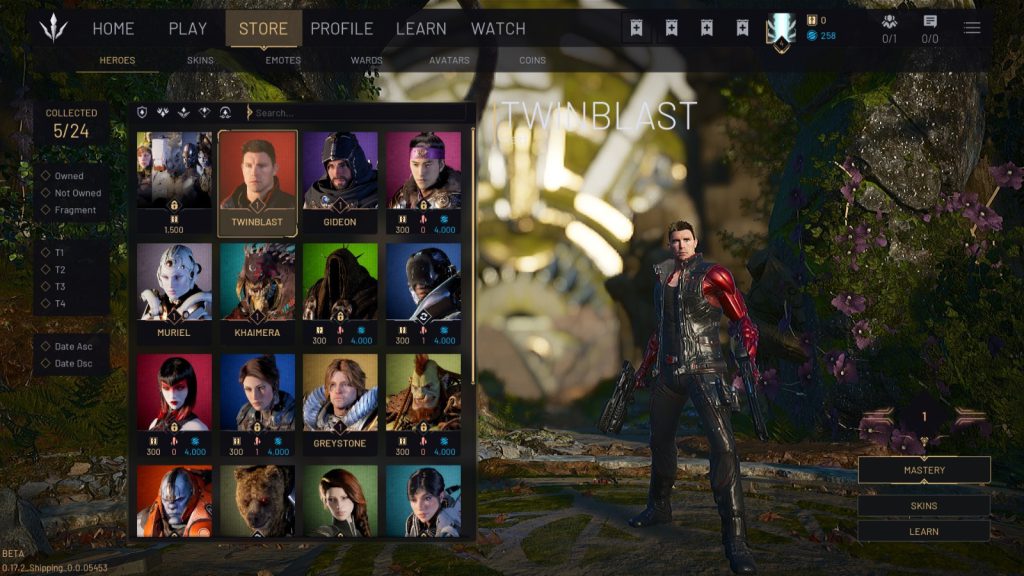Go to the Play menu
The height and width of the screenshot is (576, 1024).
click(x=187, y=29)
